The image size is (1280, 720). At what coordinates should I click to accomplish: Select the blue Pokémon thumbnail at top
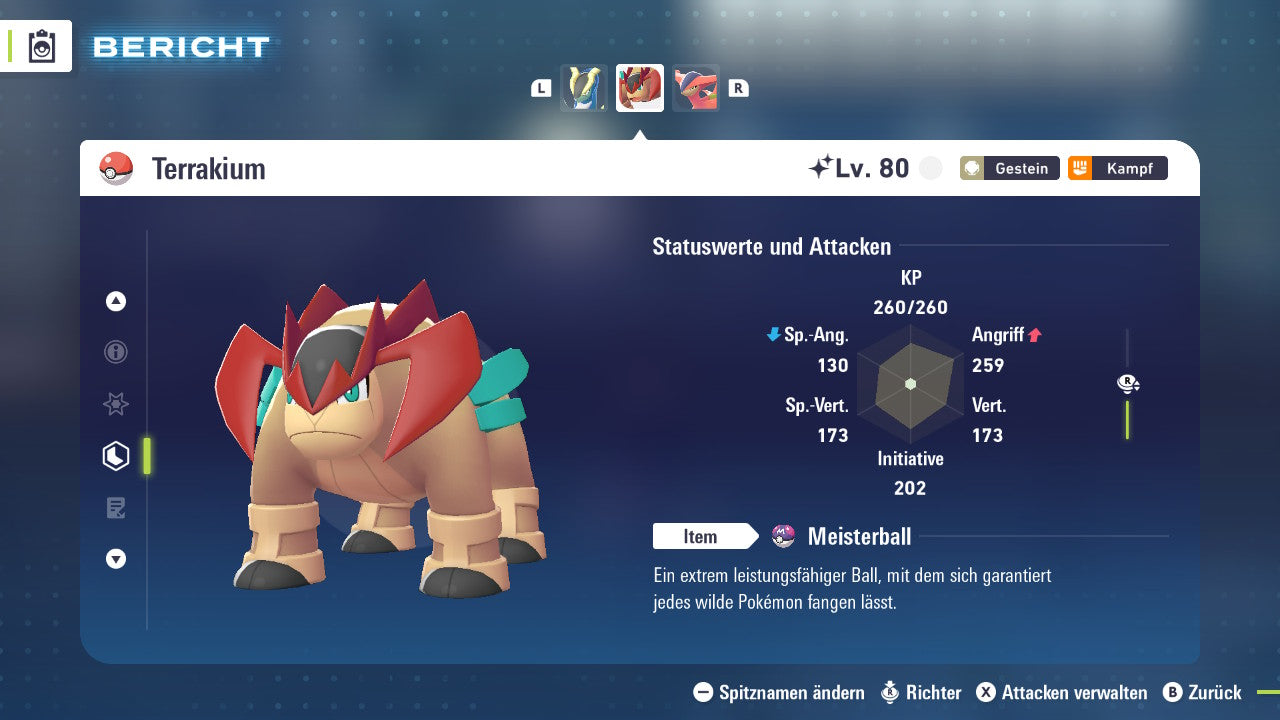point(584,88)
